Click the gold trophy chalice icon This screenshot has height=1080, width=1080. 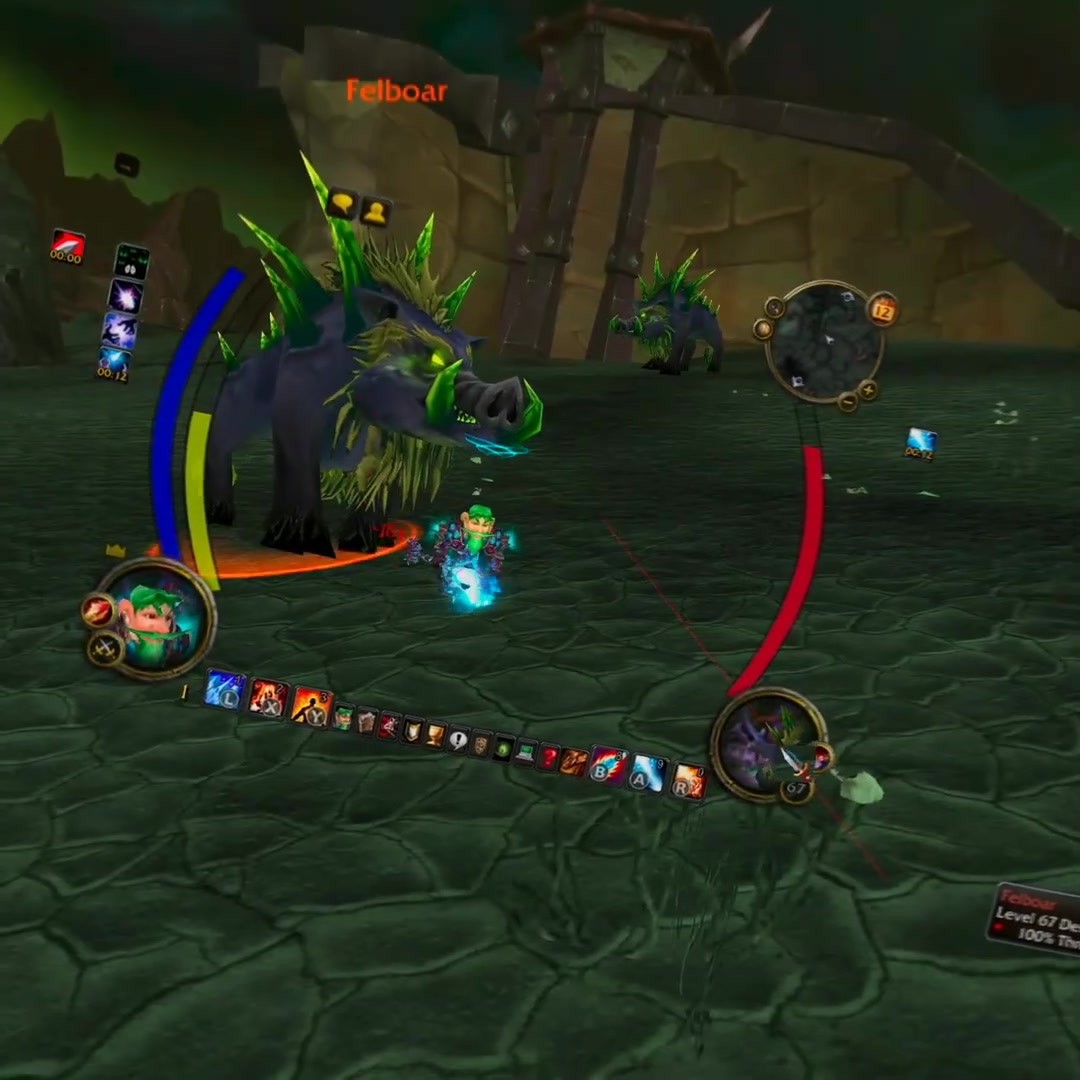(x=435, y=736)
